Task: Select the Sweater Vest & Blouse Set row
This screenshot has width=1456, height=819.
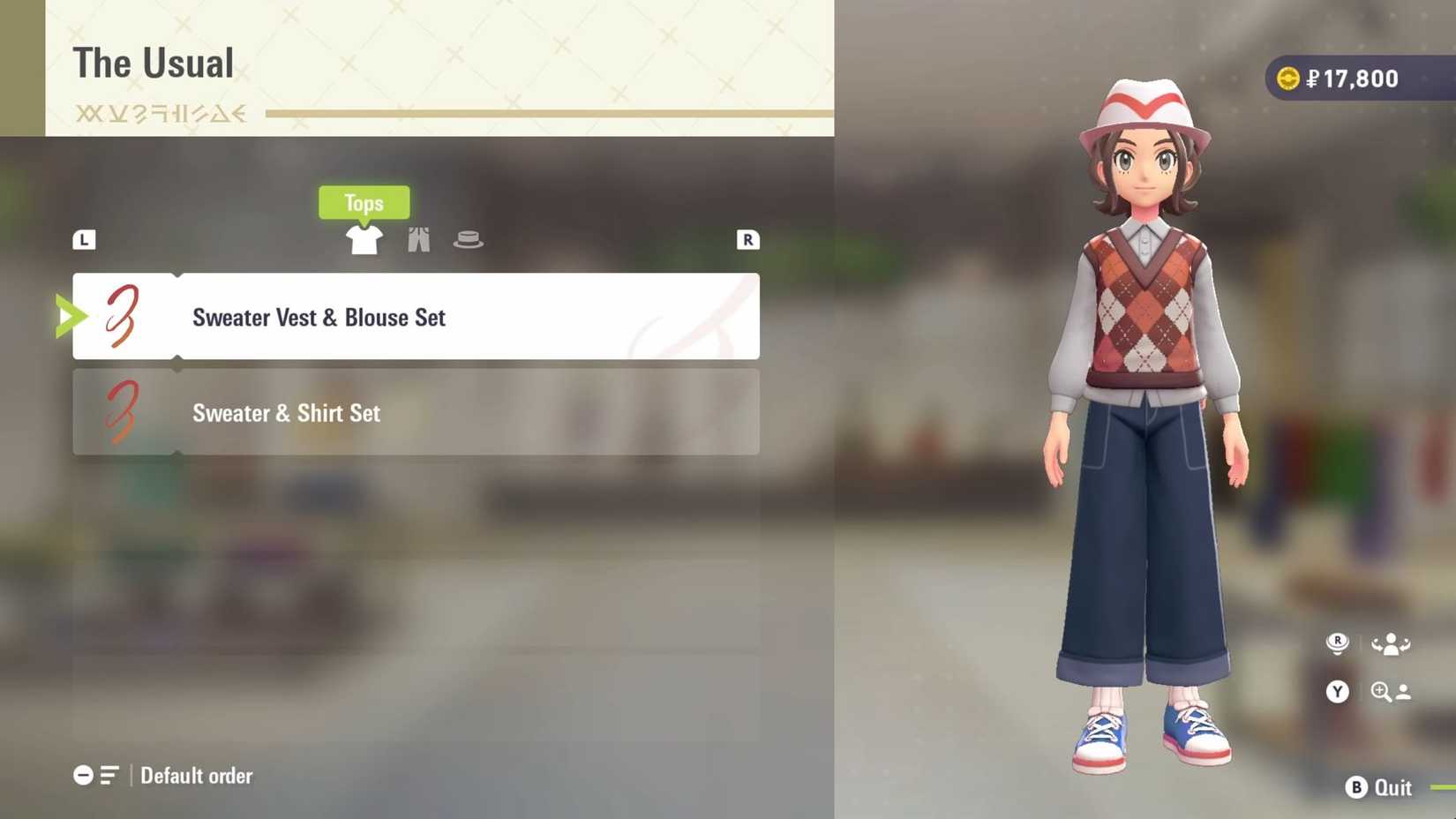Action: coord(415,317)
